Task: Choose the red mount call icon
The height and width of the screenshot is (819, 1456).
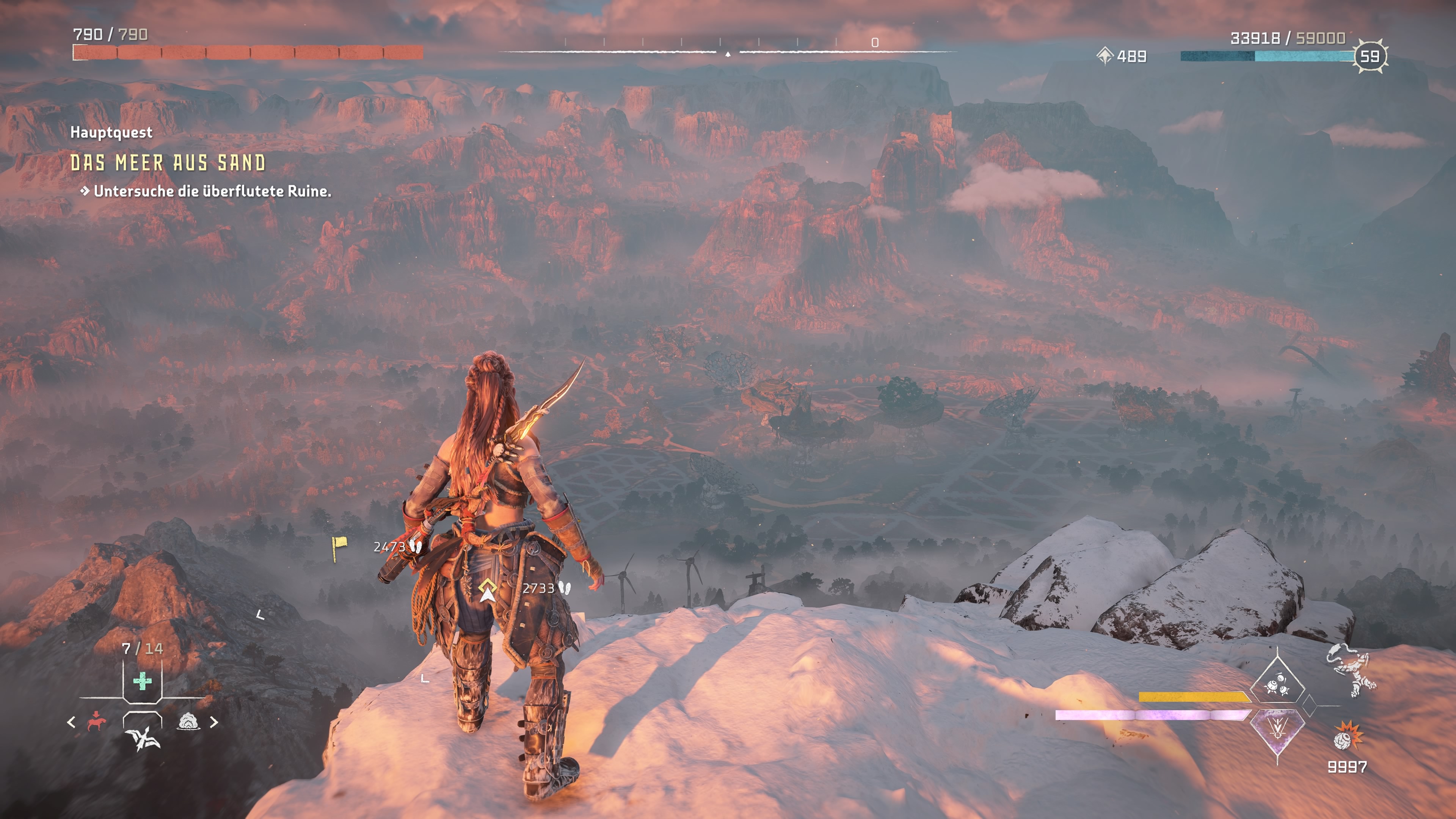Action: pos(97,722)
